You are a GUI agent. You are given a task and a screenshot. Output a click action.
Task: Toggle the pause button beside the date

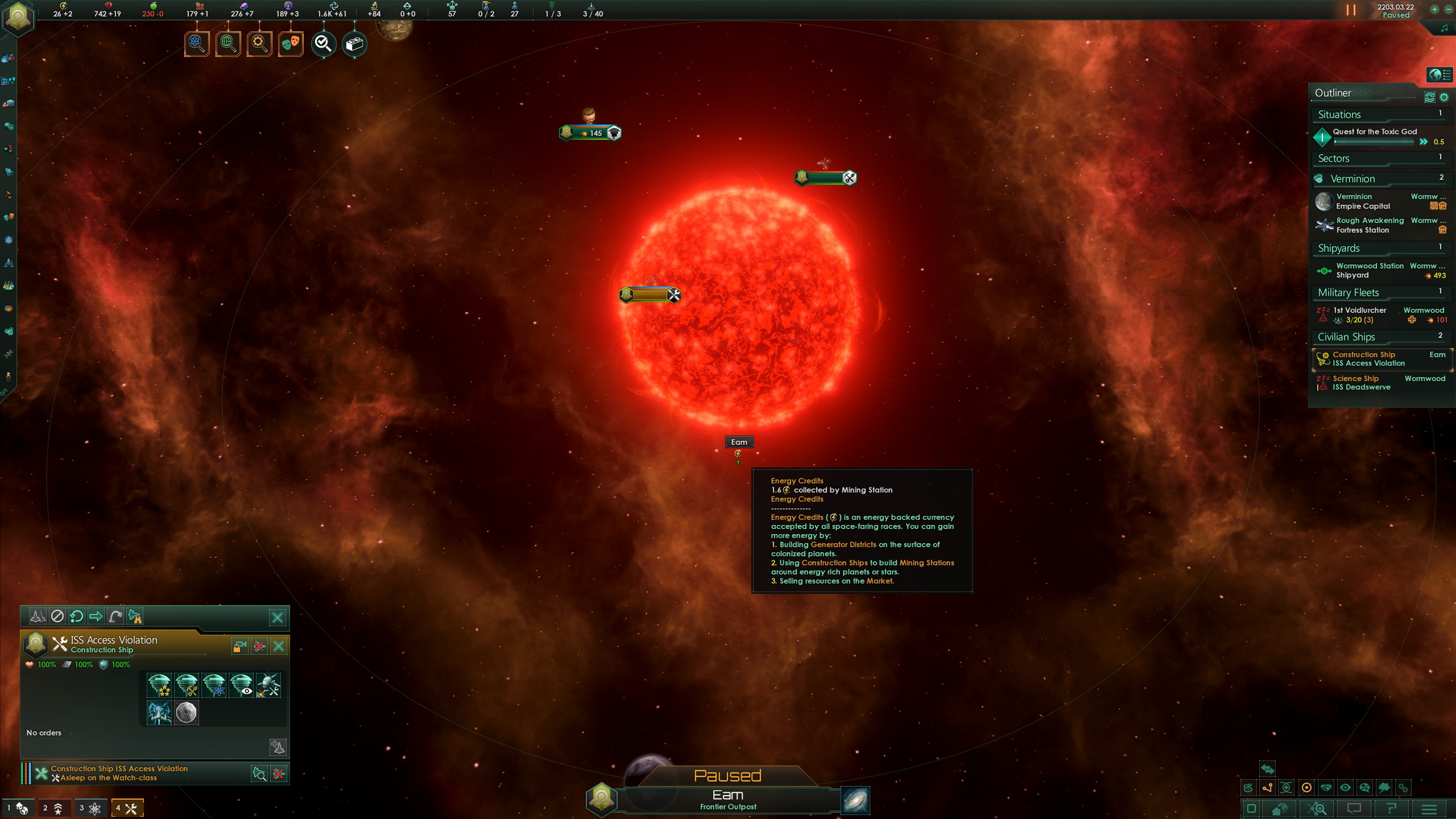(1351, 10)
